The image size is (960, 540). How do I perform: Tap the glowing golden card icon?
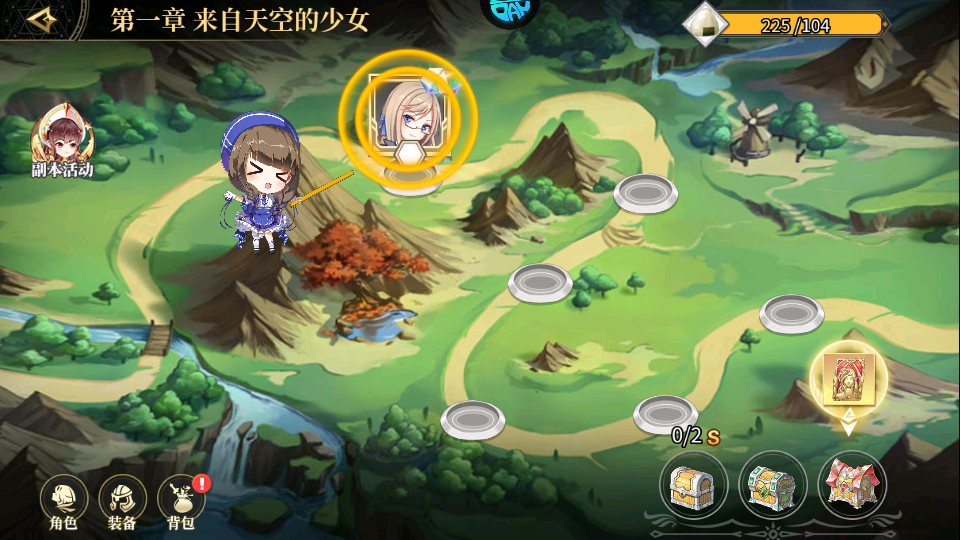tap(848, 380)
